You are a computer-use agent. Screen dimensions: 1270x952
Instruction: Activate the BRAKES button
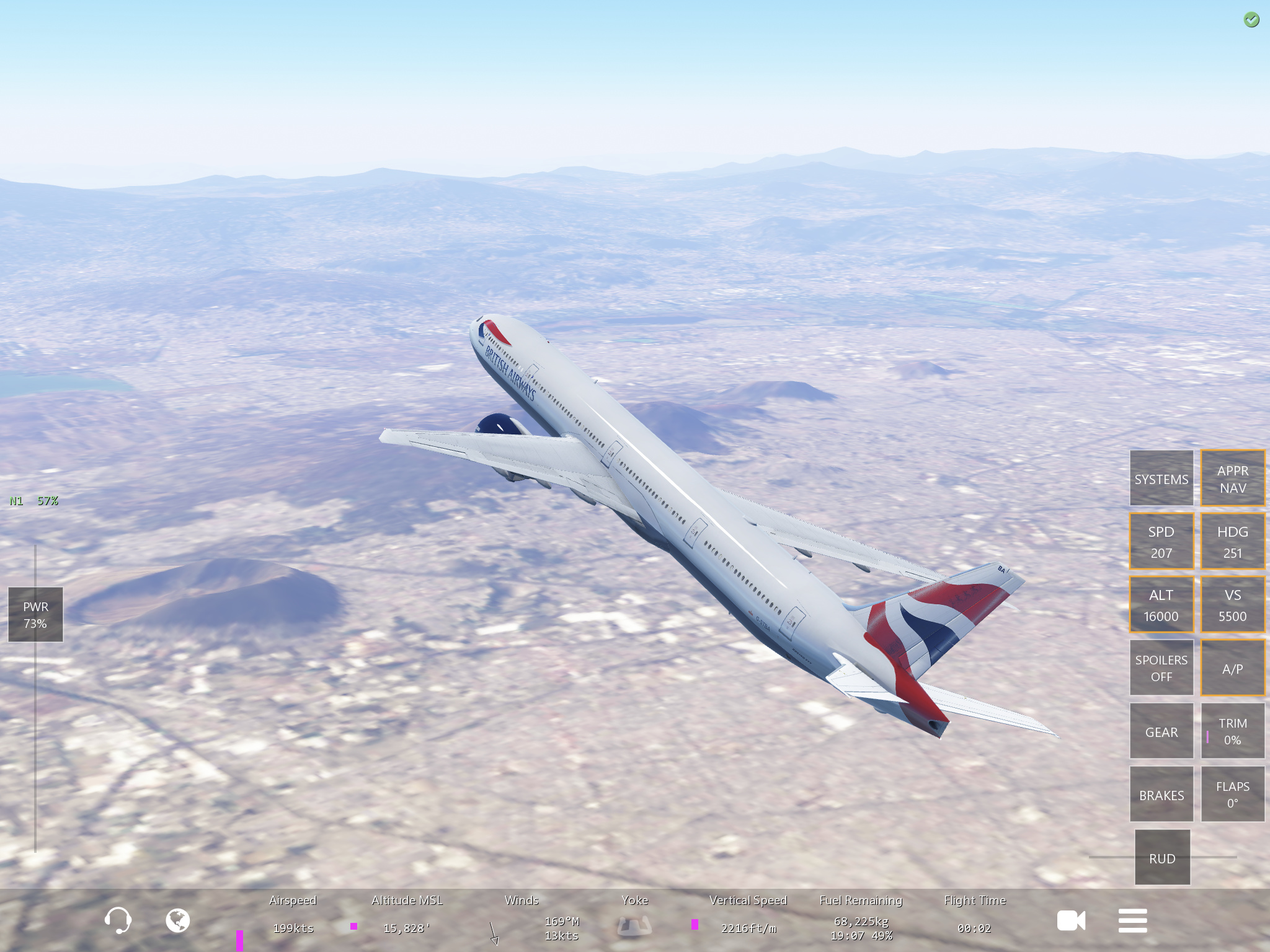pyautogui.click(x=1161, y=795)
